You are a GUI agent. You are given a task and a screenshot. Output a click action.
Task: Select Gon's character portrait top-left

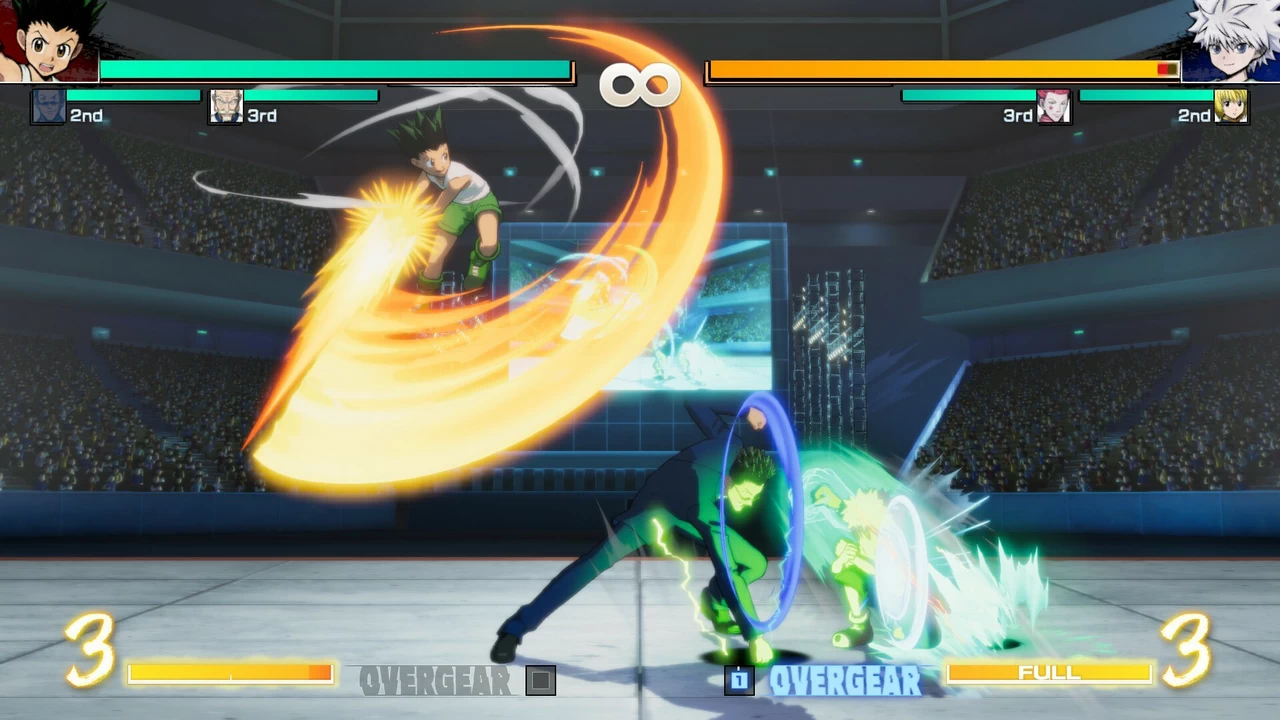pos(48,40)
